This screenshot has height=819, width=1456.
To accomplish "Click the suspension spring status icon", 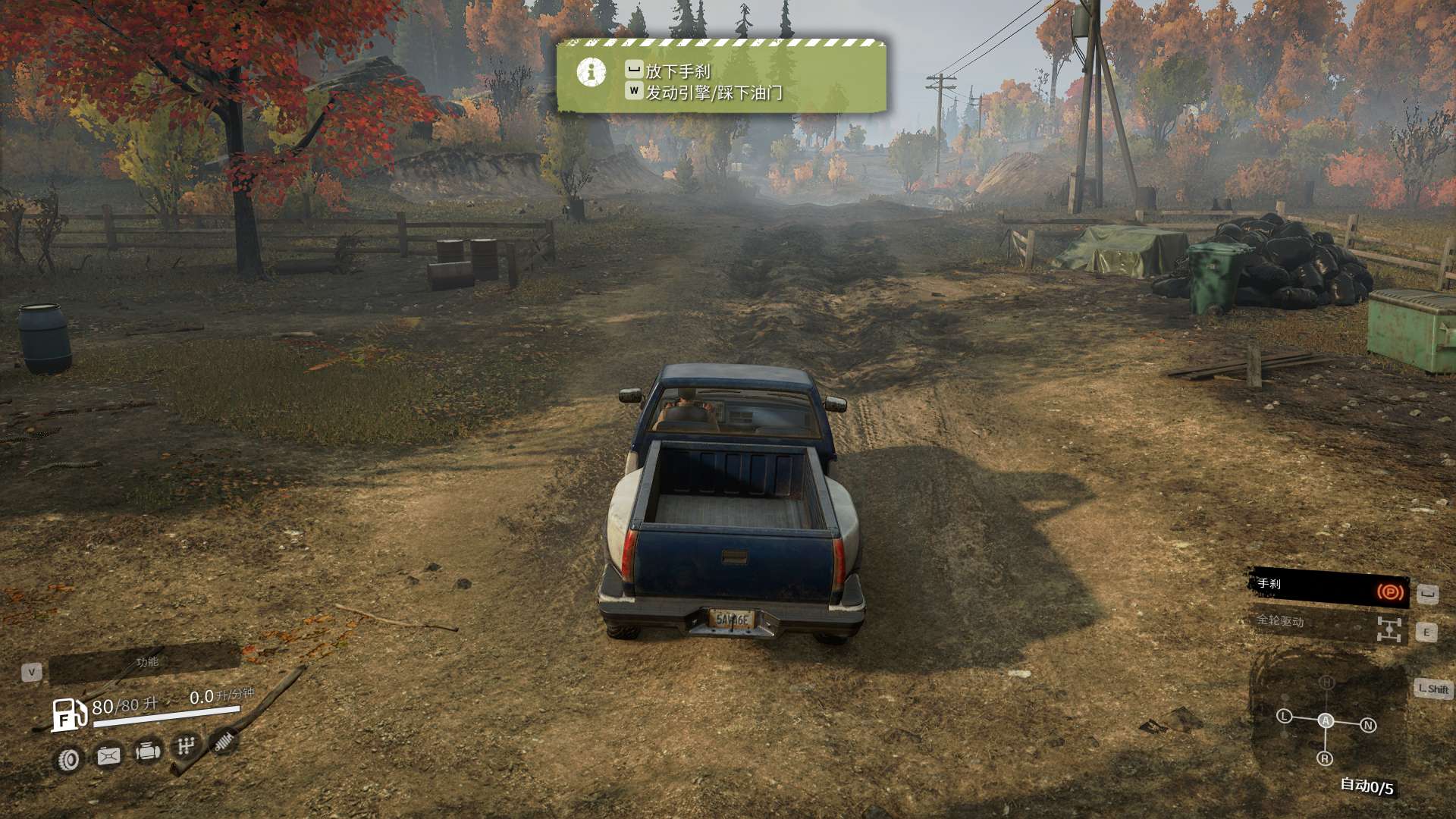I will click(x=223, y=741).
